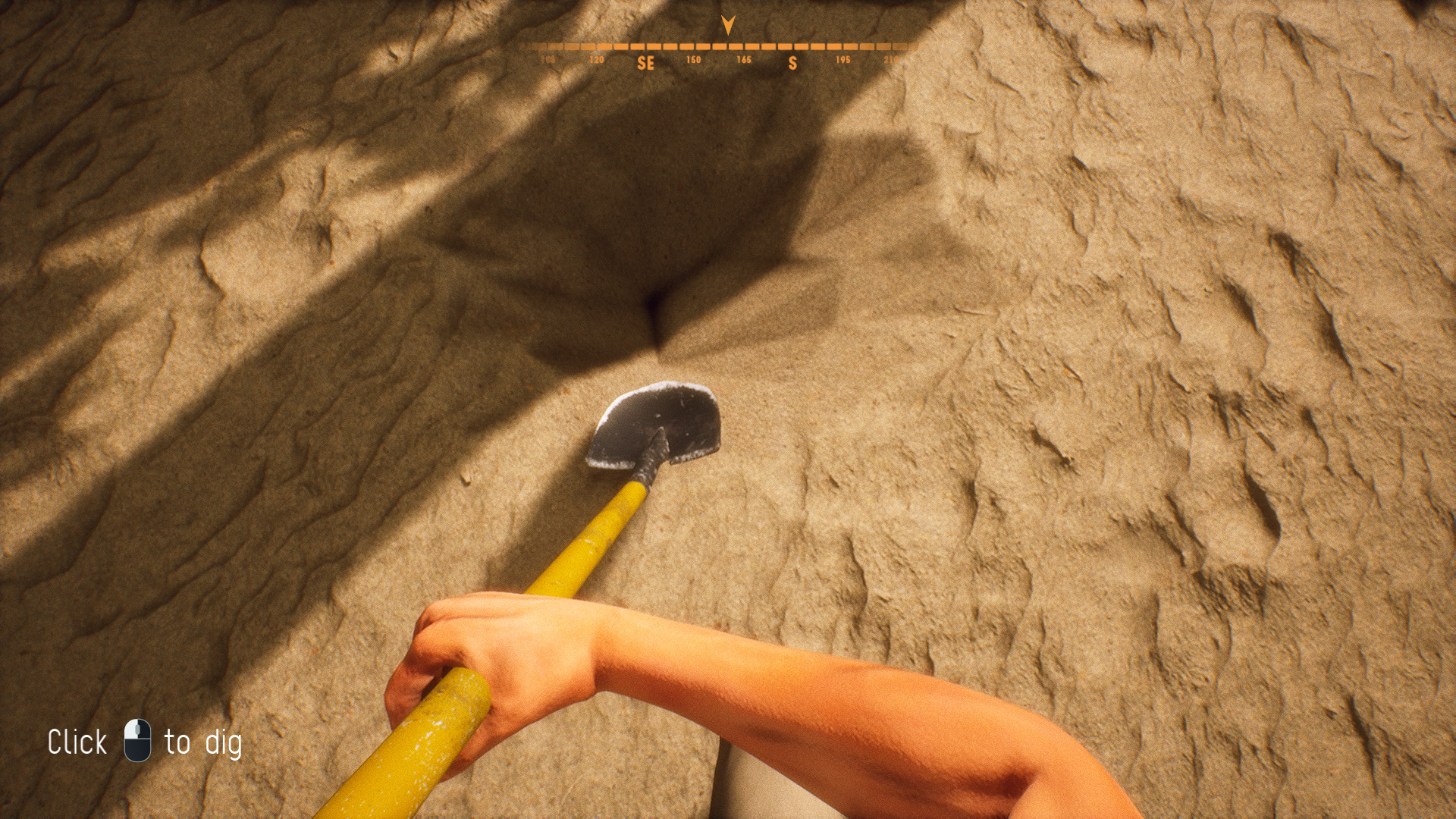Click the word Click in the dig prompt
This screenshot has width=1456, height=819.
coord(77,742)
